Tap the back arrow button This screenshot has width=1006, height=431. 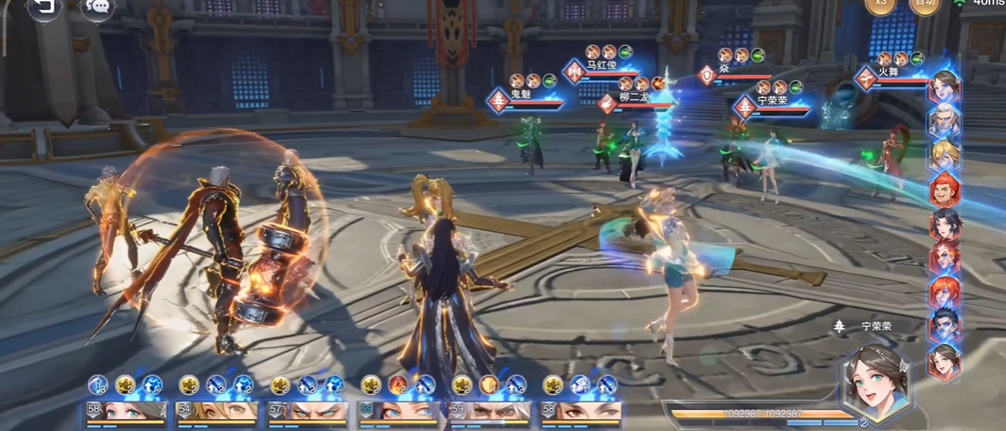(x=43, y=7)
